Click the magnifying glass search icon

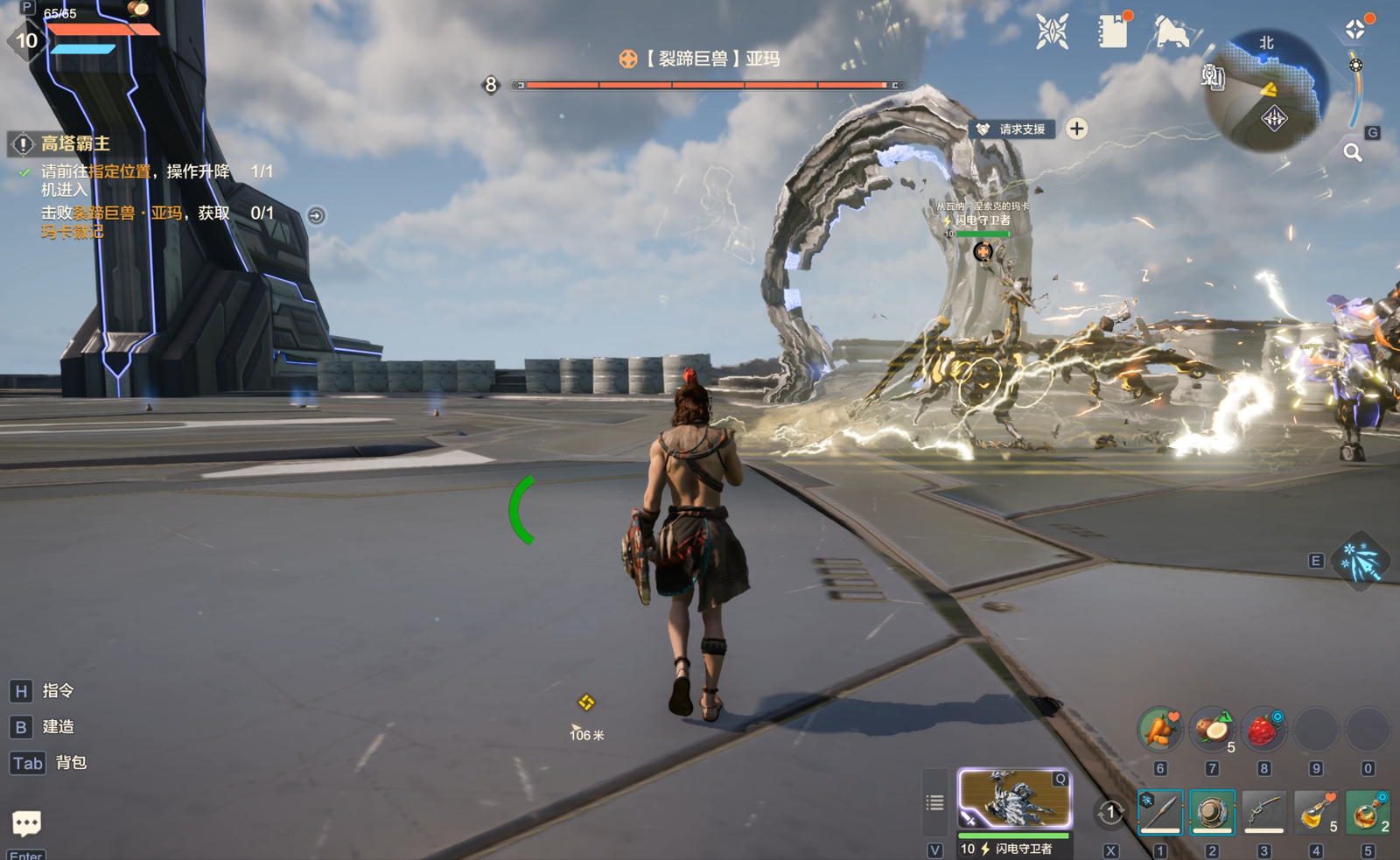click(1353, 153)
